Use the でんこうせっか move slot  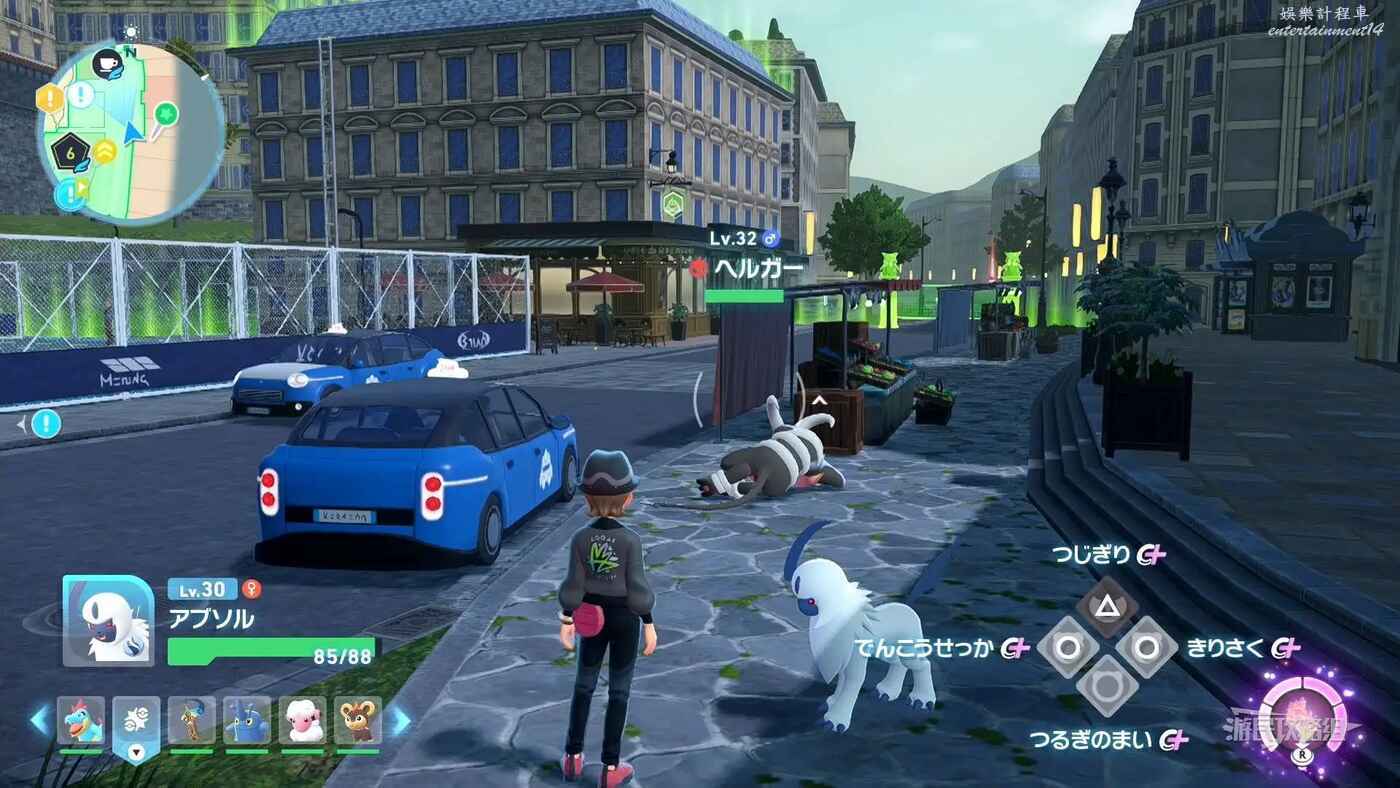(1068, 647)
